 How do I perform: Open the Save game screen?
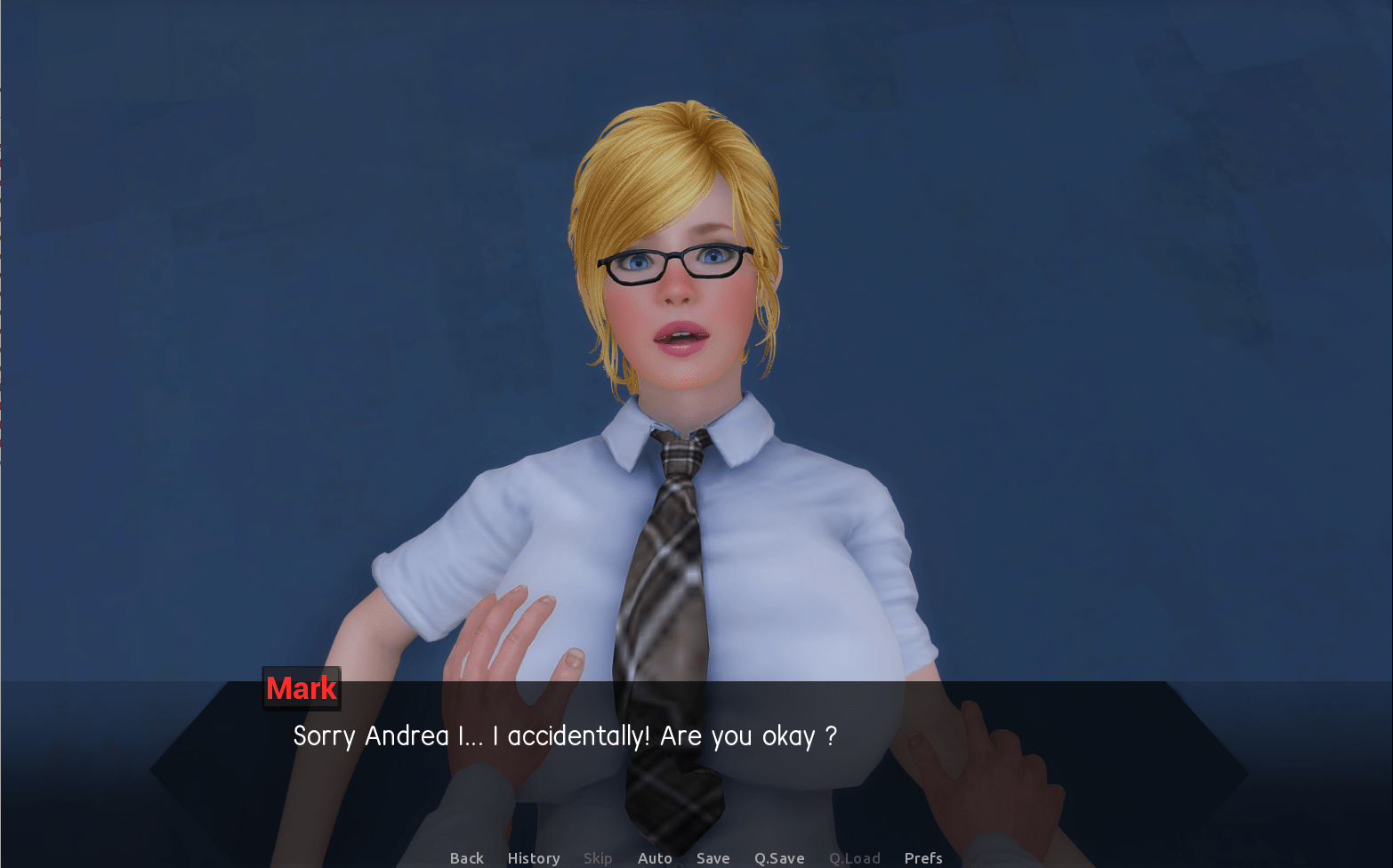tap(713, 858)
